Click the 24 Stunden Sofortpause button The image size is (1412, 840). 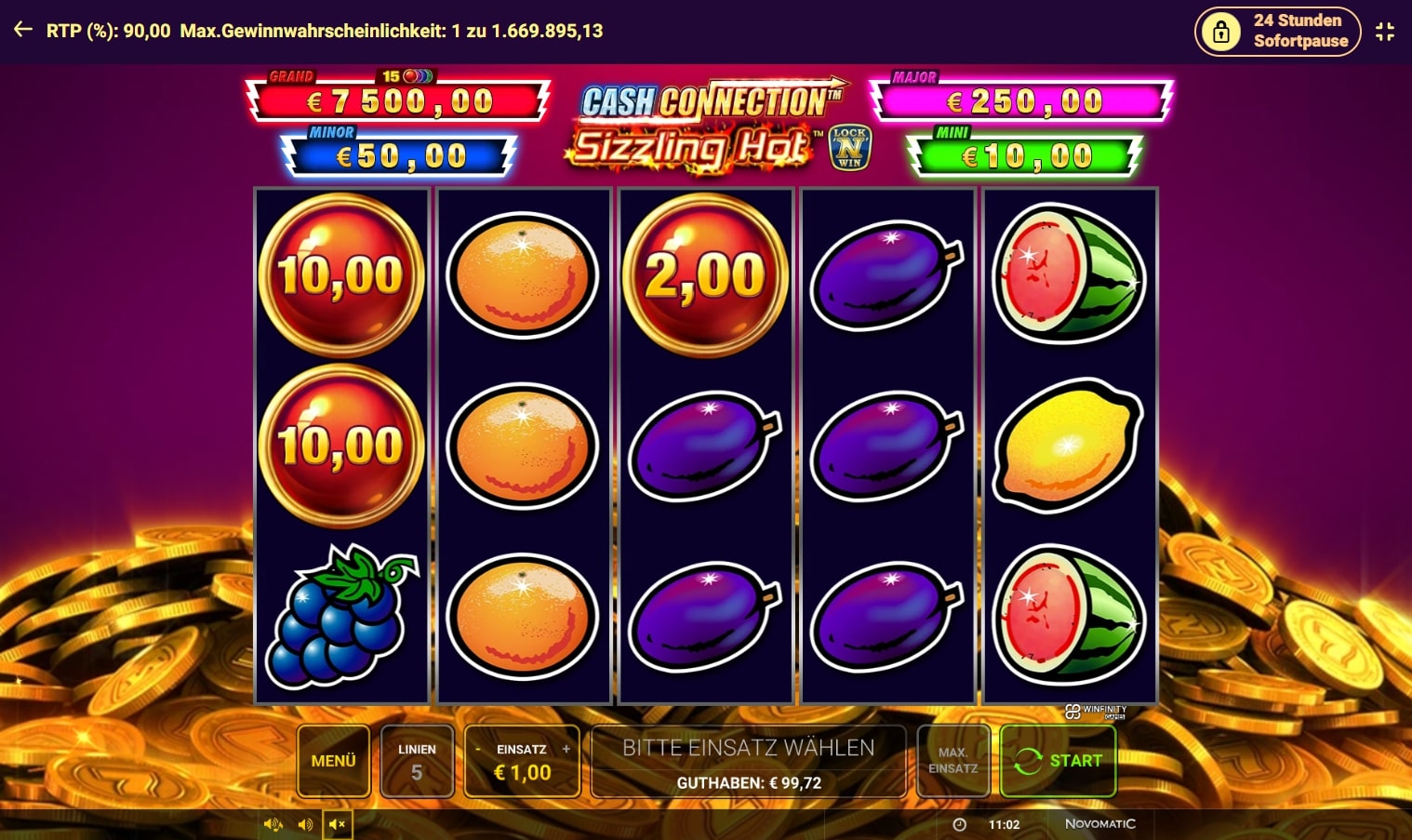tap(1278, 31)
